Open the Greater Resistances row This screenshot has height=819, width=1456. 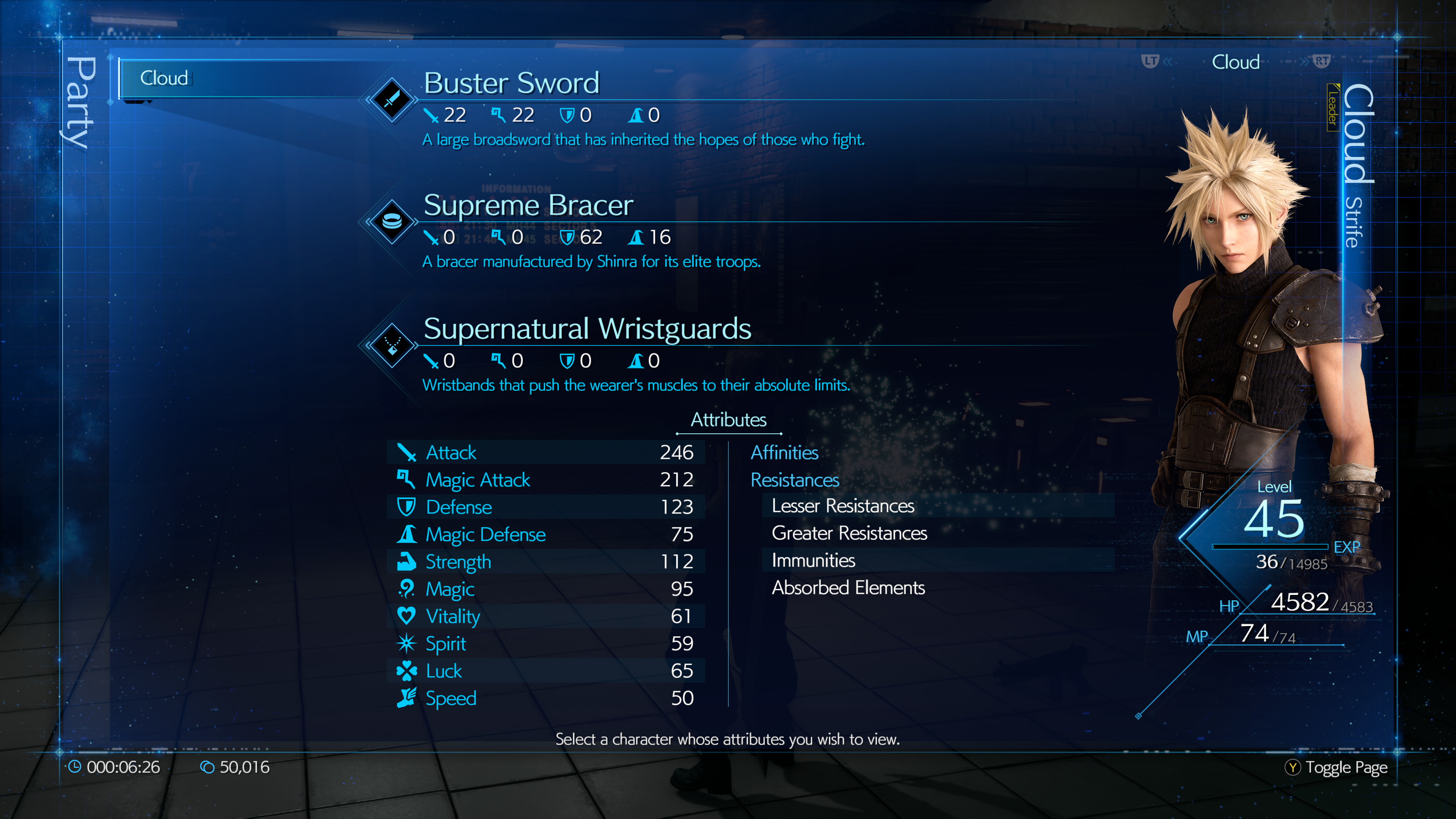pyautogui.click(x=849, y=533)
